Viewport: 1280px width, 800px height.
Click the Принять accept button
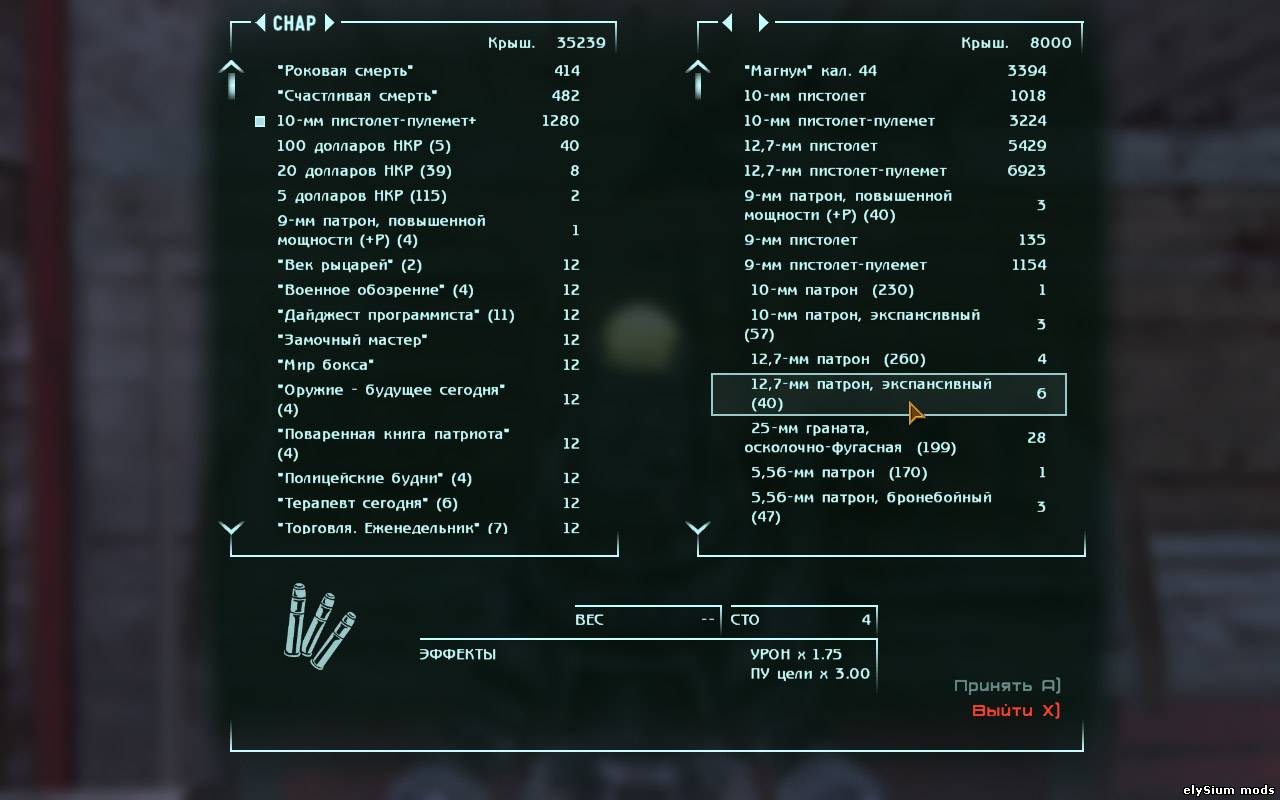[1006, 686]
